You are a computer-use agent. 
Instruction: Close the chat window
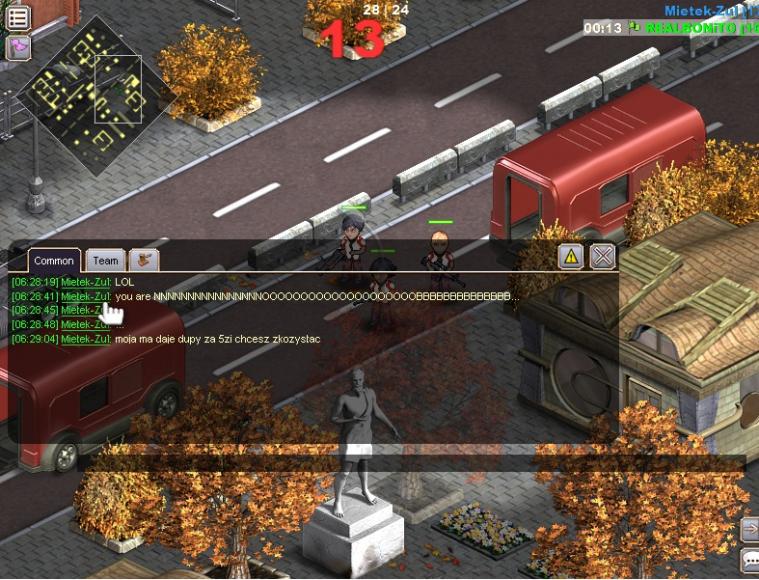click(x=602, y=256)
